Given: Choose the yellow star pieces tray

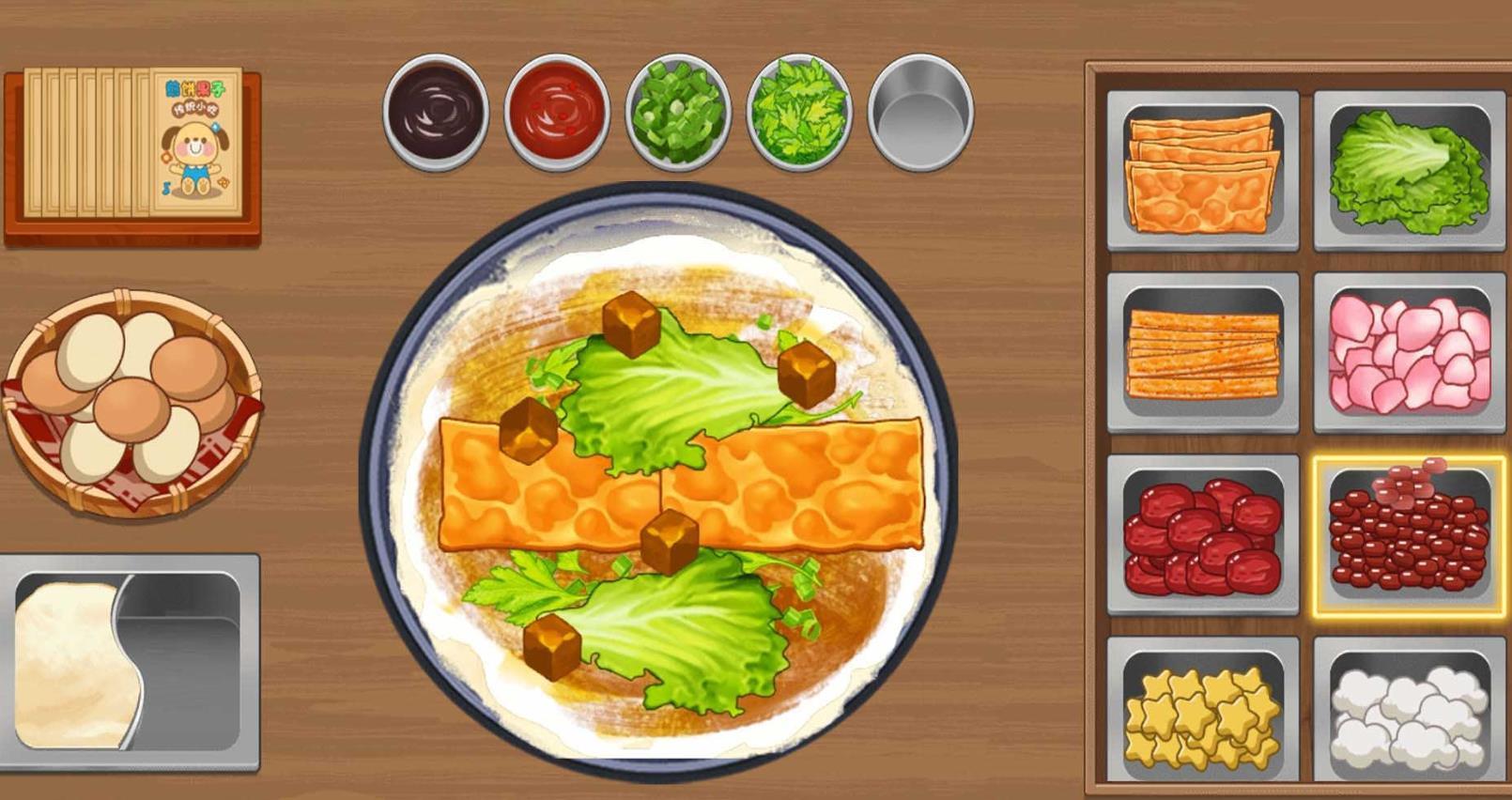Looking at the screenshot, I should tap(1202, 715).
